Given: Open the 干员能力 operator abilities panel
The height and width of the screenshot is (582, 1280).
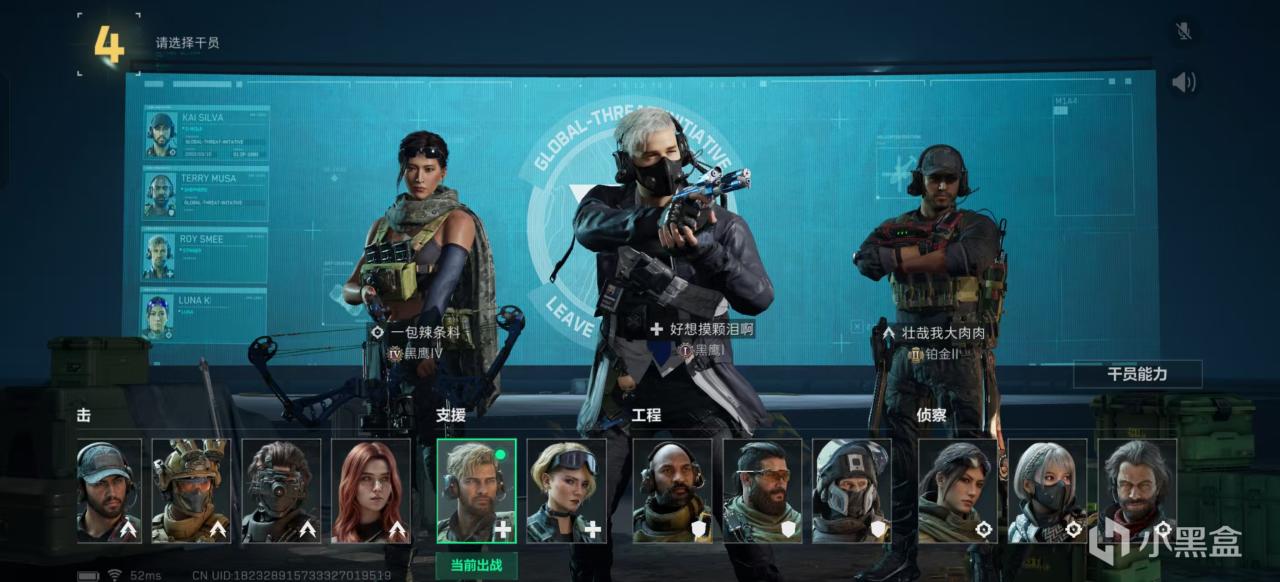Looking at the screenshot, I should coord(1137,375).
